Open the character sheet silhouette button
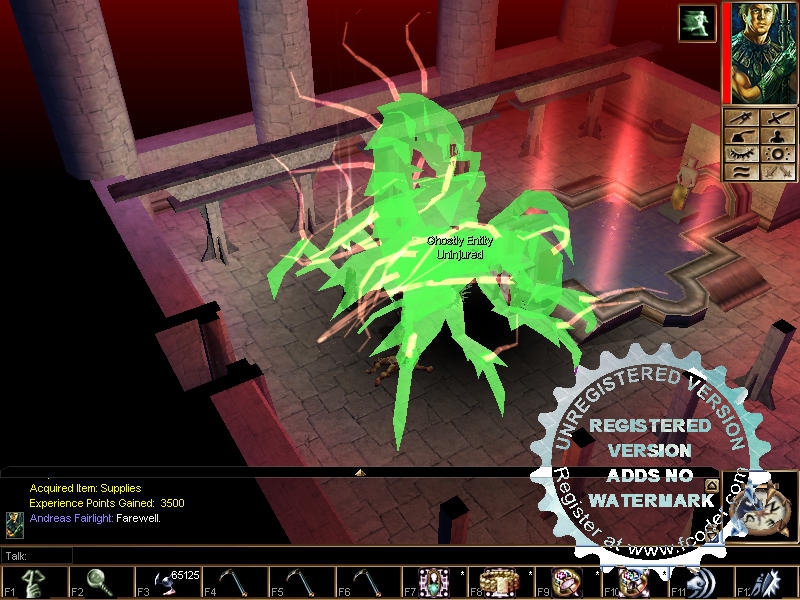Viewport: 800px width, 600px height. 778,137
